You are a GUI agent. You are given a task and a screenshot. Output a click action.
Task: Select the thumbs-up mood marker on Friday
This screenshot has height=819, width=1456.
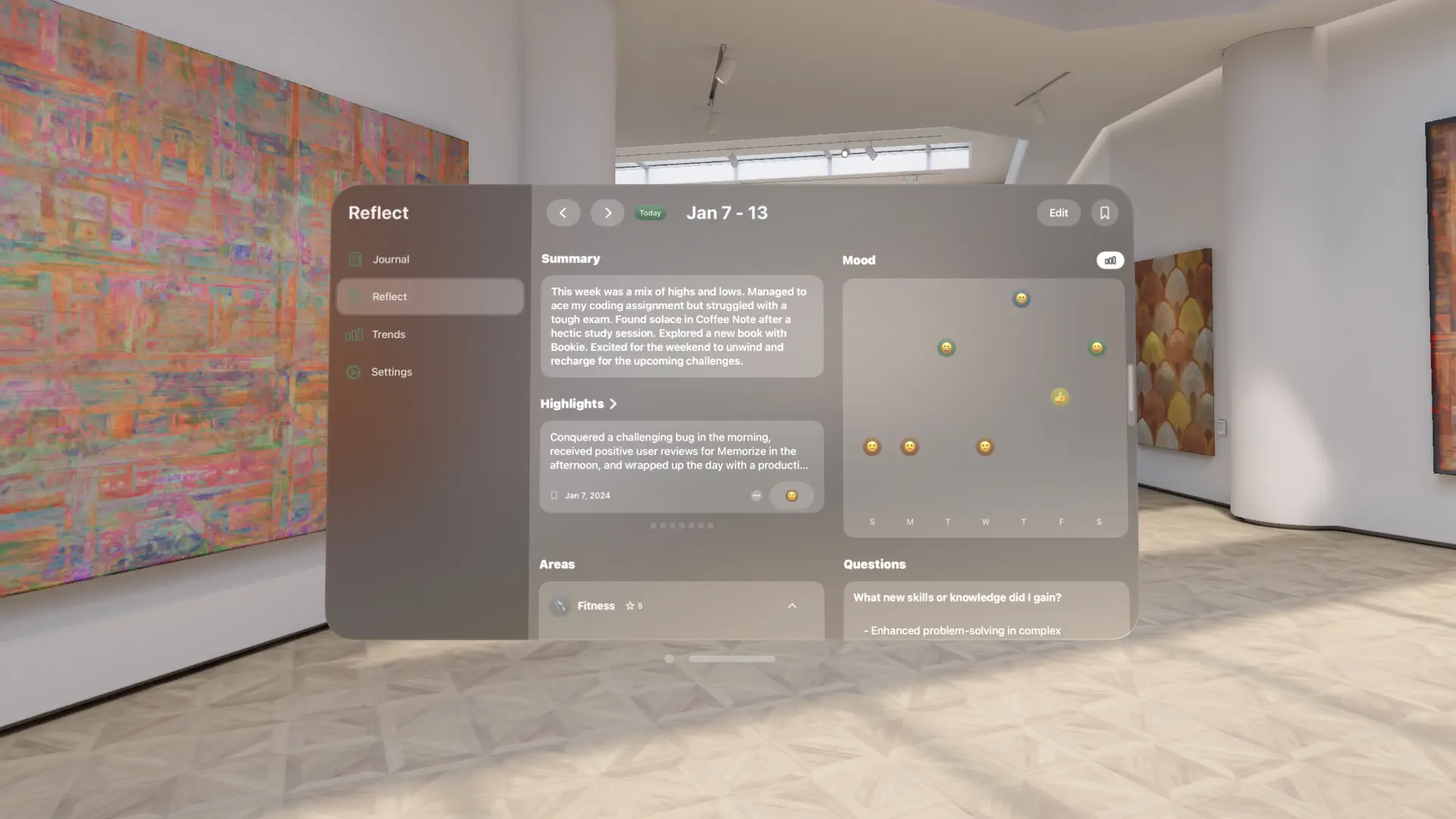1059,397
